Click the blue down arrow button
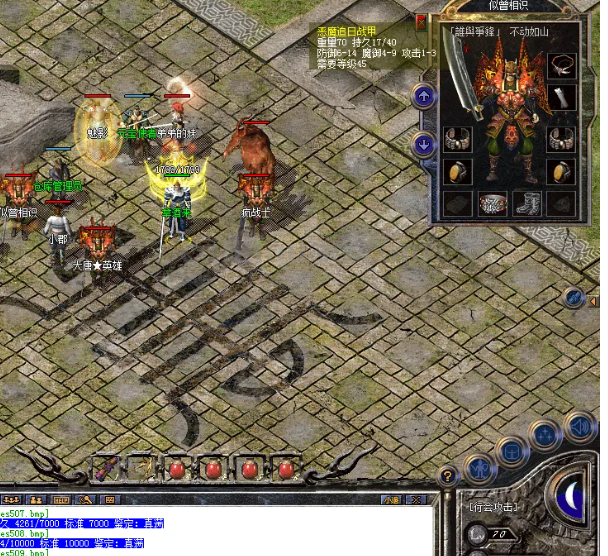The width and height of the screenshot is (608, 556). 424,144
